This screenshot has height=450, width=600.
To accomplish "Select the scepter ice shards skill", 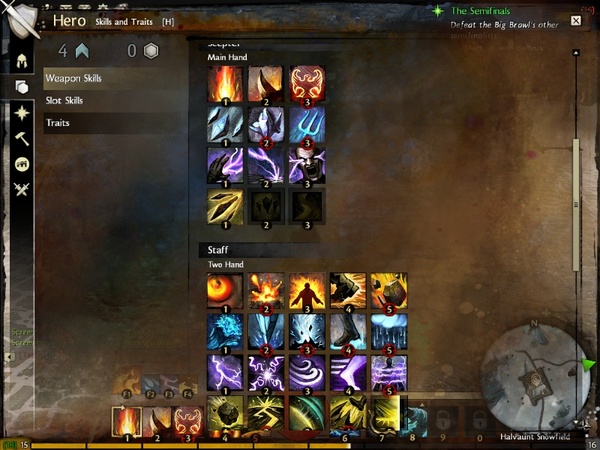I will [225, 125].
